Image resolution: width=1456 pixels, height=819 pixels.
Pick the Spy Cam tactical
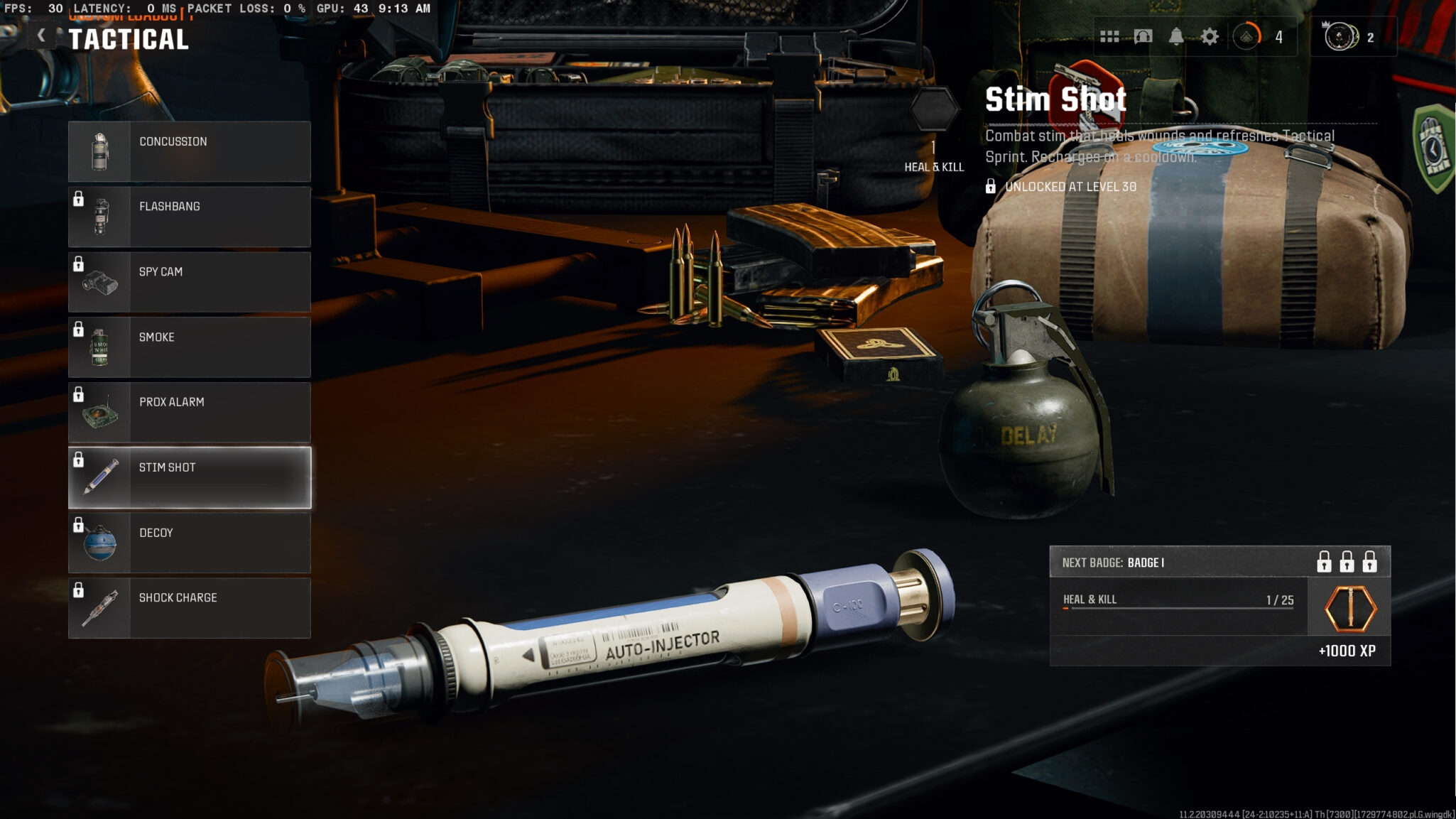click(189, 282)
